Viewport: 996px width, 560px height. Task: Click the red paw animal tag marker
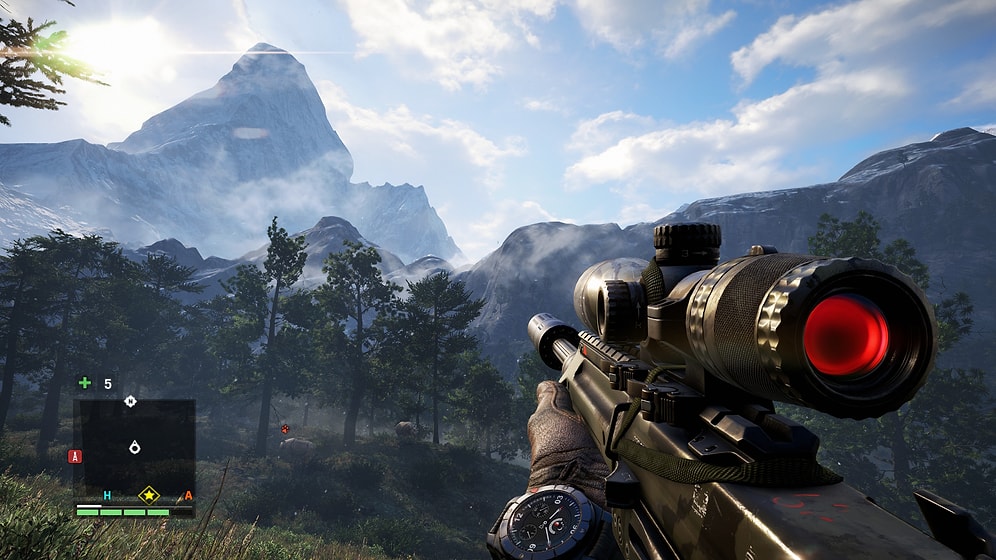point(285,428)
